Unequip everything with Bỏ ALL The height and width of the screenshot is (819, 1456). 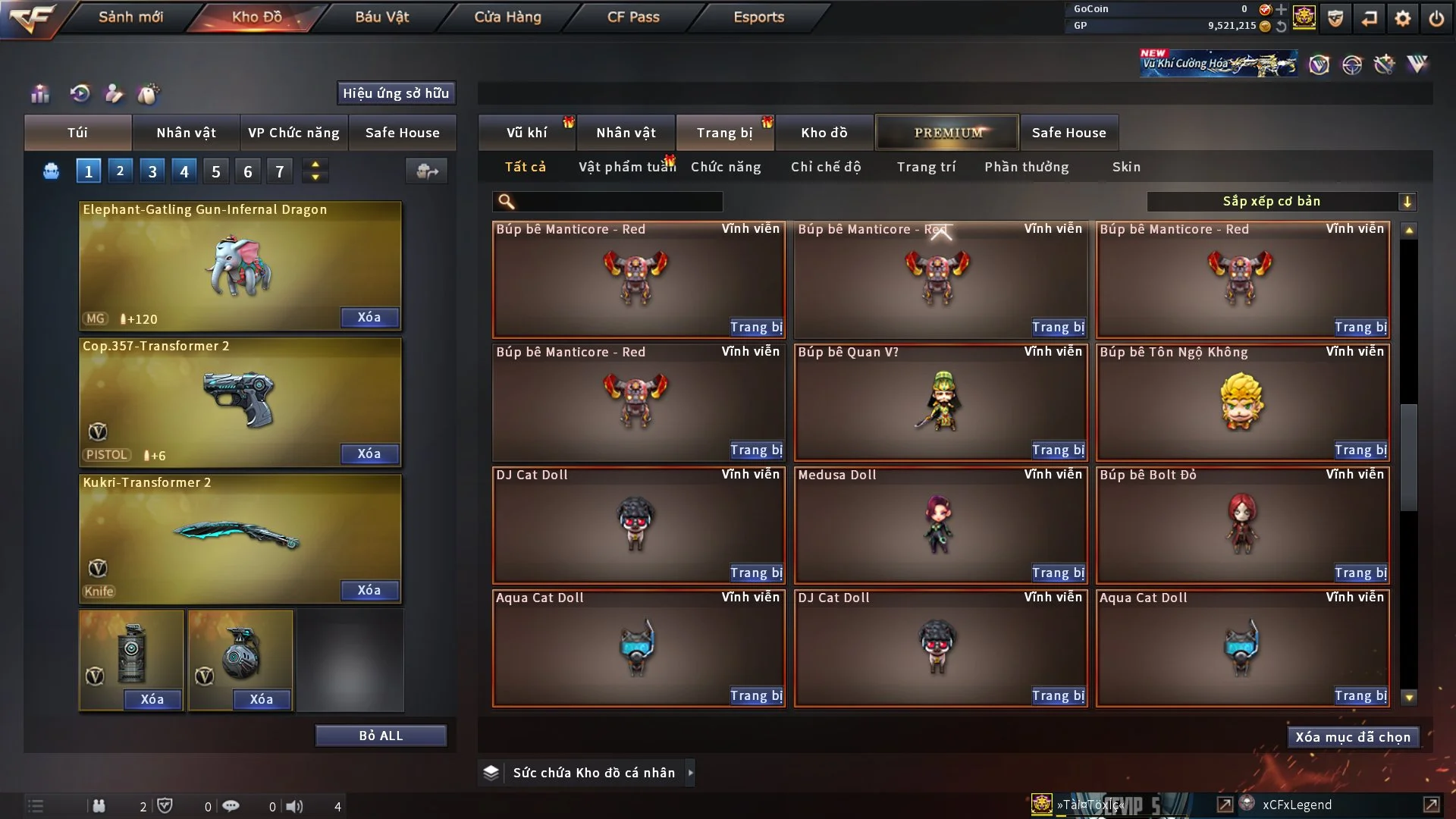coord(381,736)
